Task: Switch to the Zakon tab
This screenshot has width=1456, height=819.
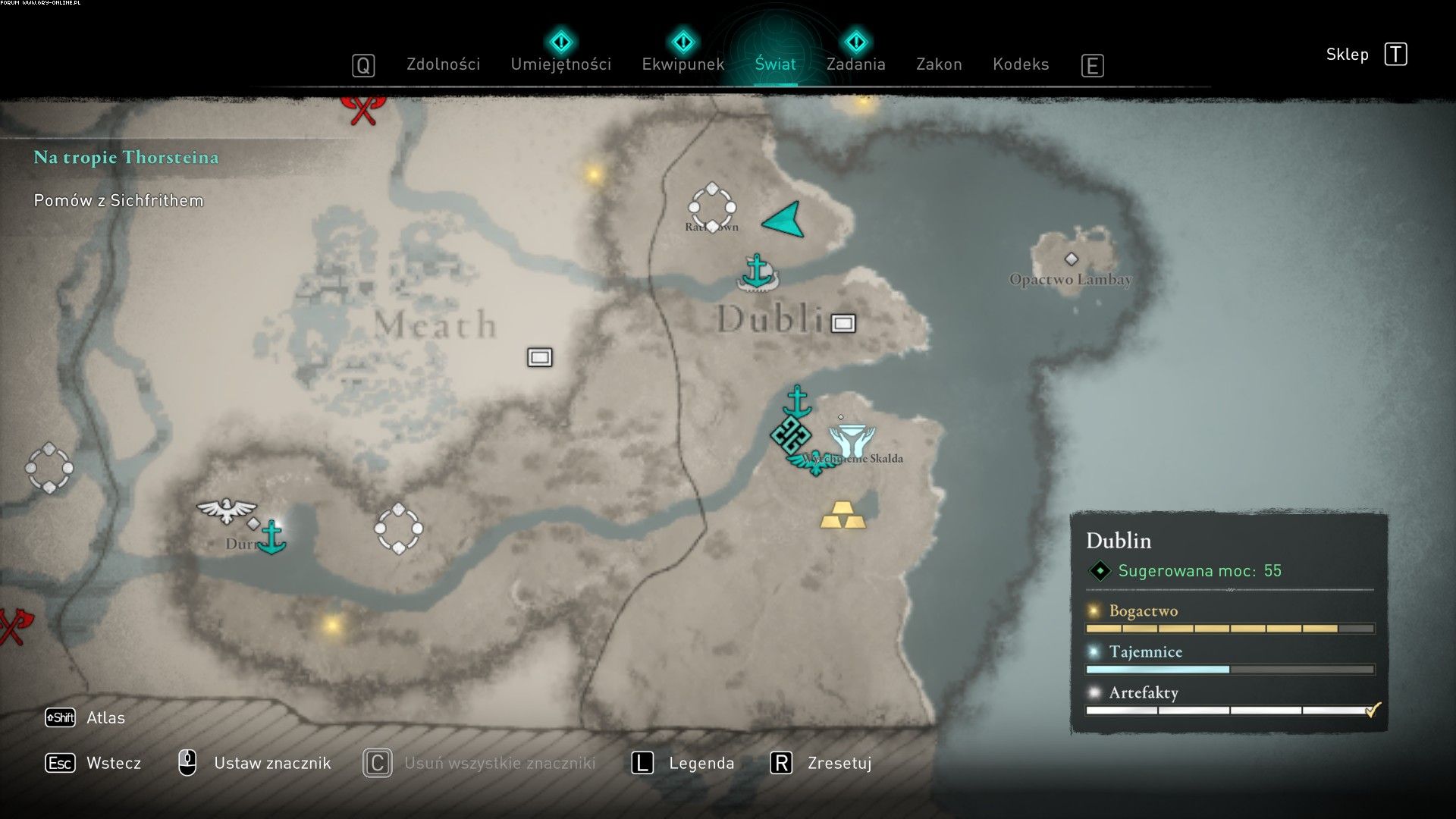Action: click(x=939, y=64)
